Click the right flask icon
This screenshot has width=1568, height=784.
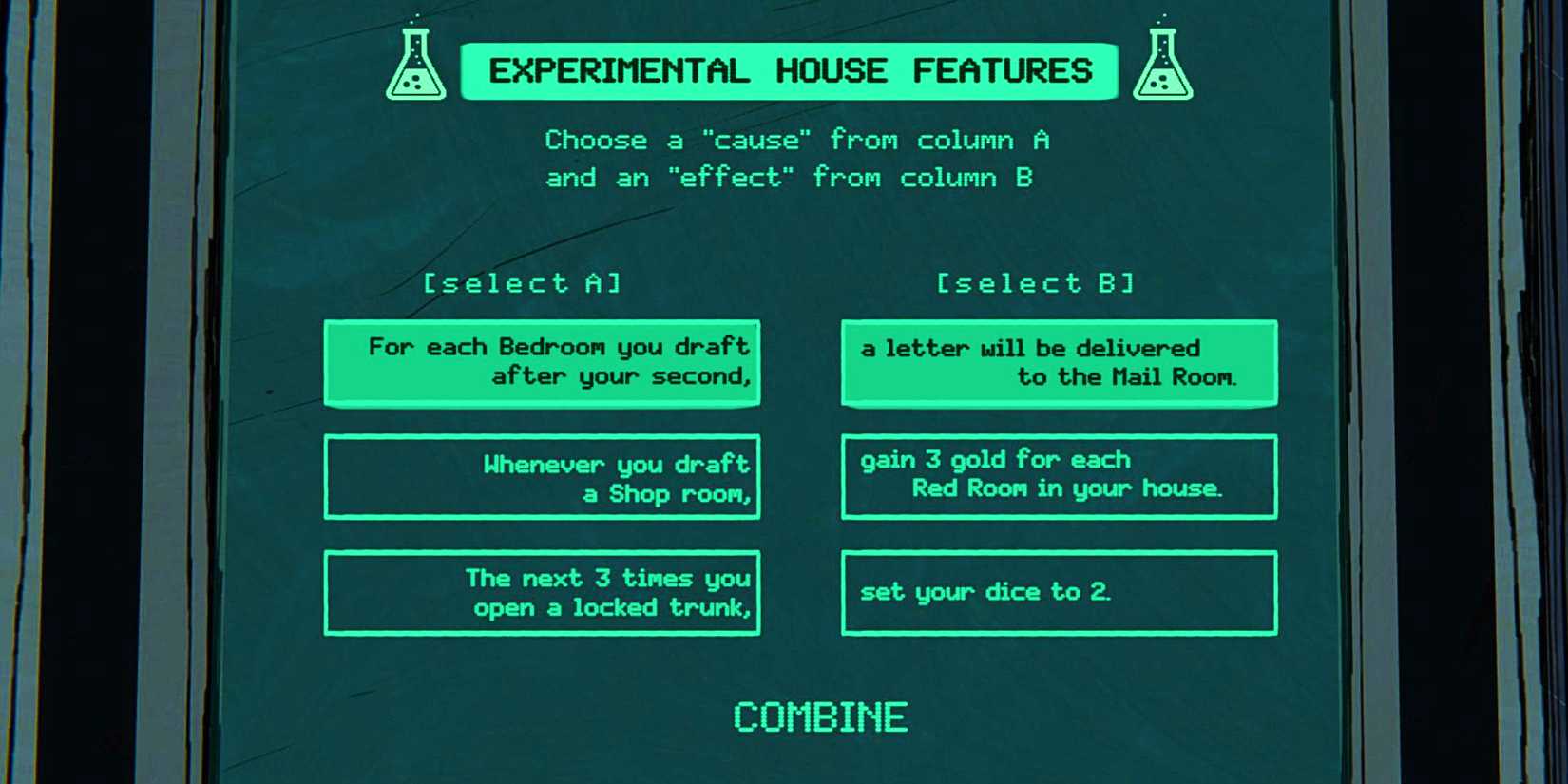(x=1163, y=65)
